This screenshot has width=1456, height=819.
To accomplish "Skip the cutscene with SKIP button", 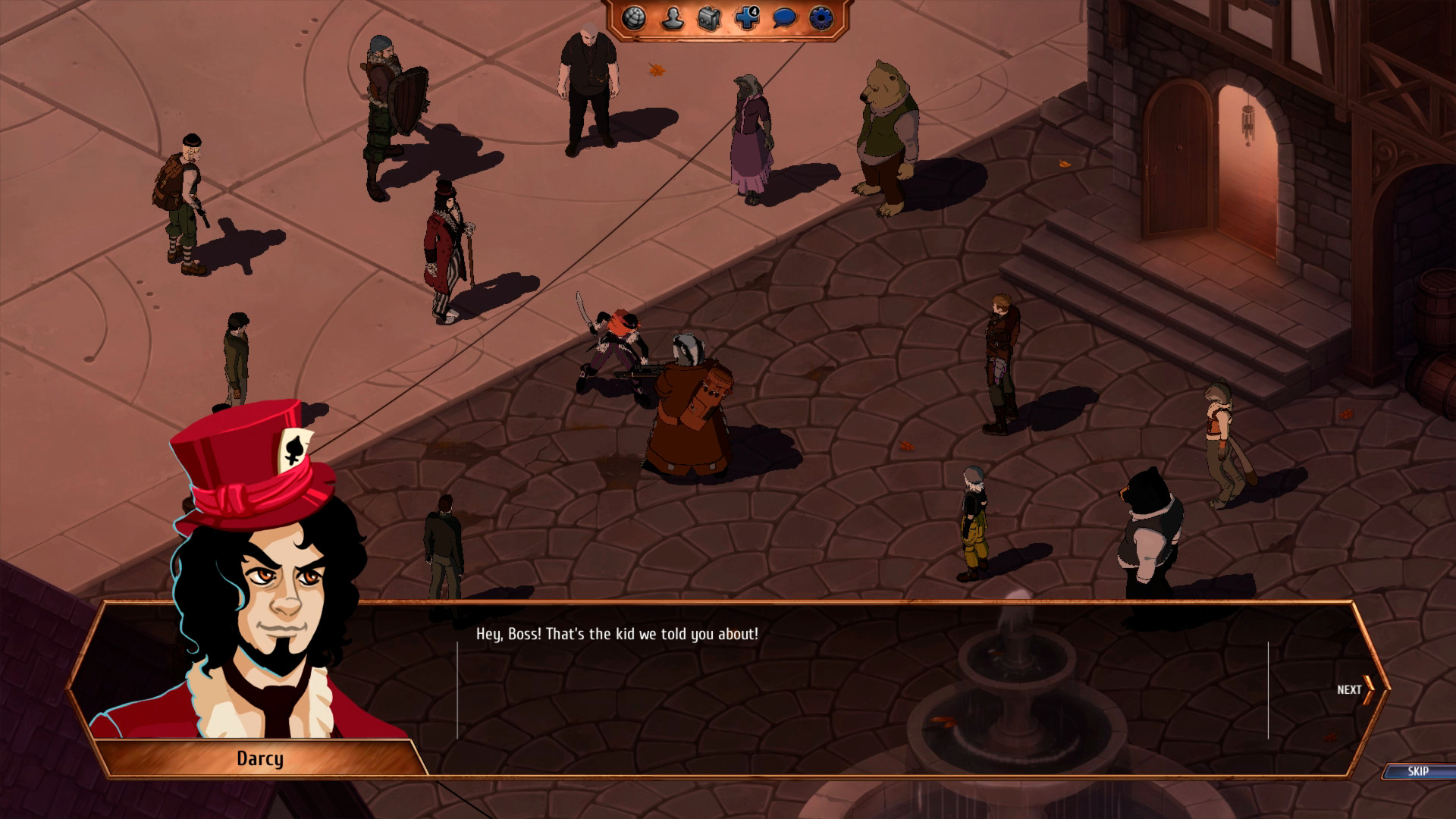I will point(1417,771).
